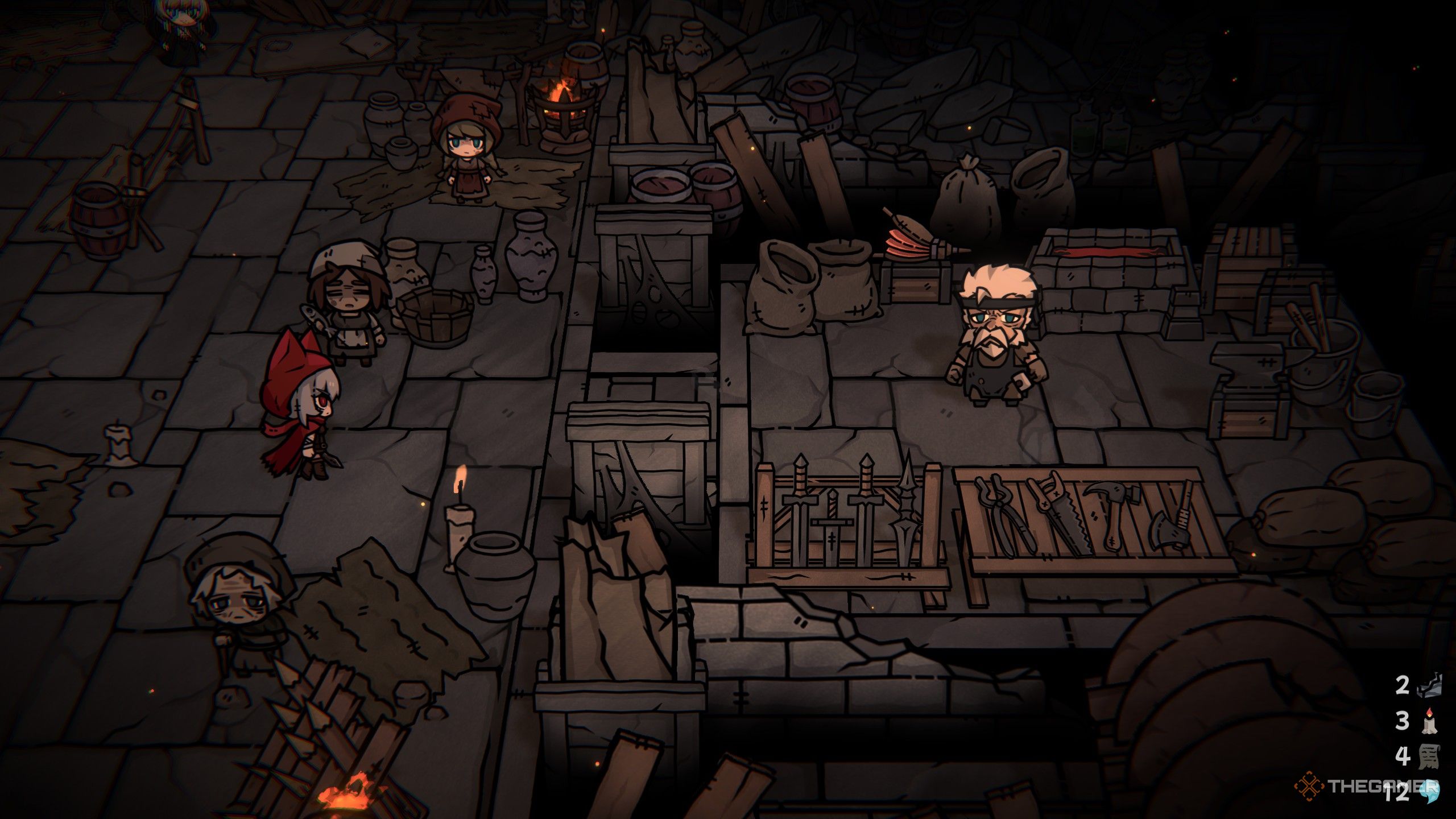The height and width of the screenshot is (819, 1456).
Task: Select the blue soul crystal icon
Action: 1430,792
